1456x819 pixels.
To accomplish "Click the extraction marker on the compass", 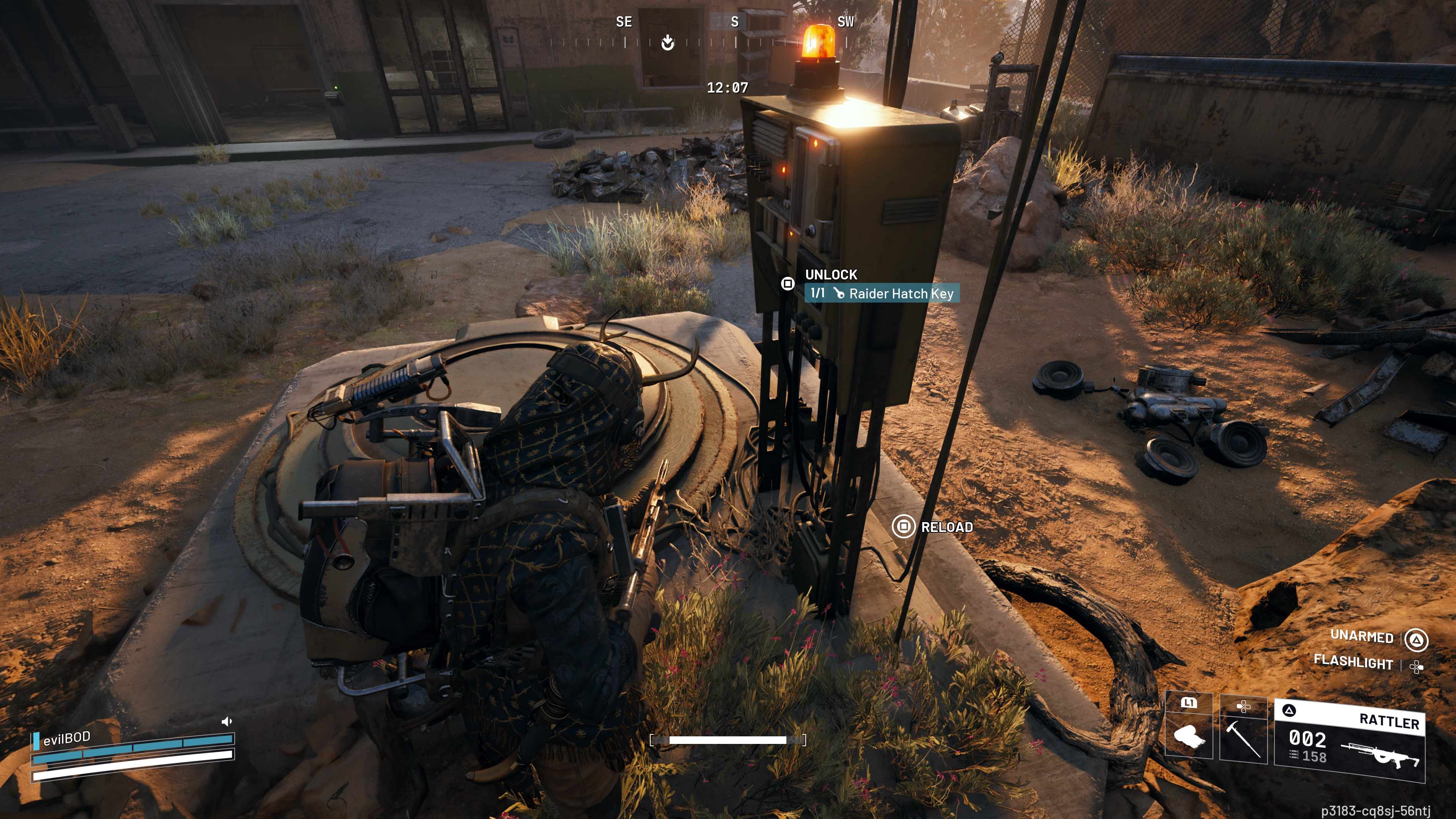I will coord(667,42).
